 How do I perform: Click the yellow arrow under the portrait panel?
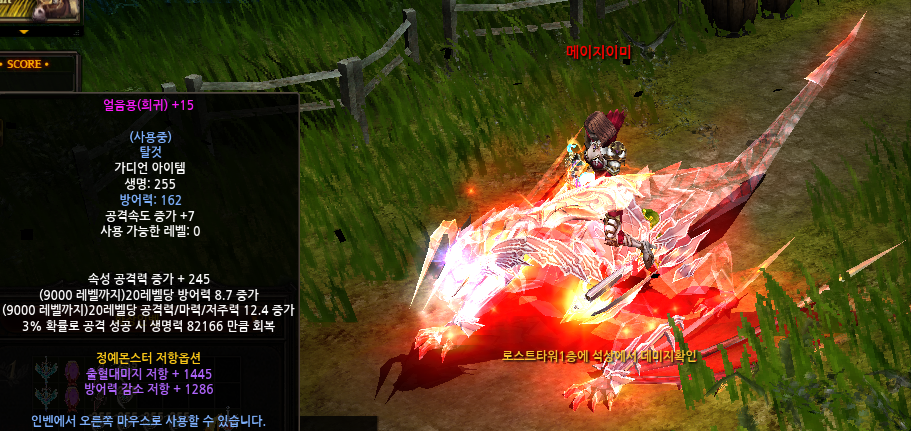[24, 32]
